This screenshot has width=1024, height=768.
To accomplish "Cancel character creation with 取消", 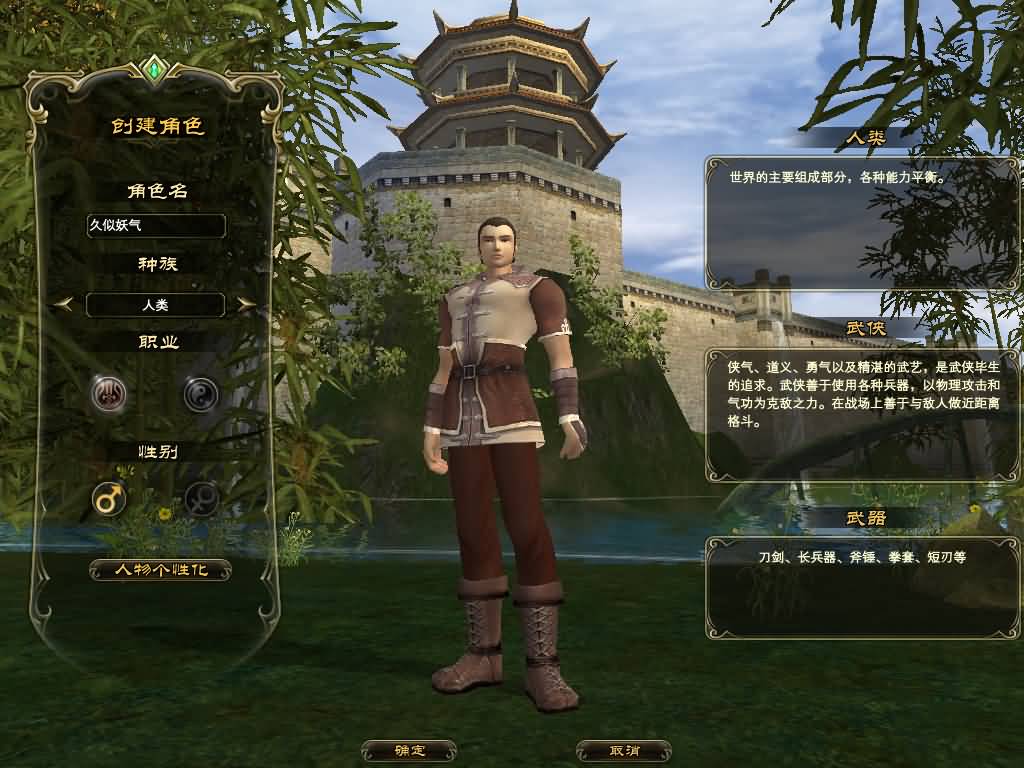I will tap(623, 750).
